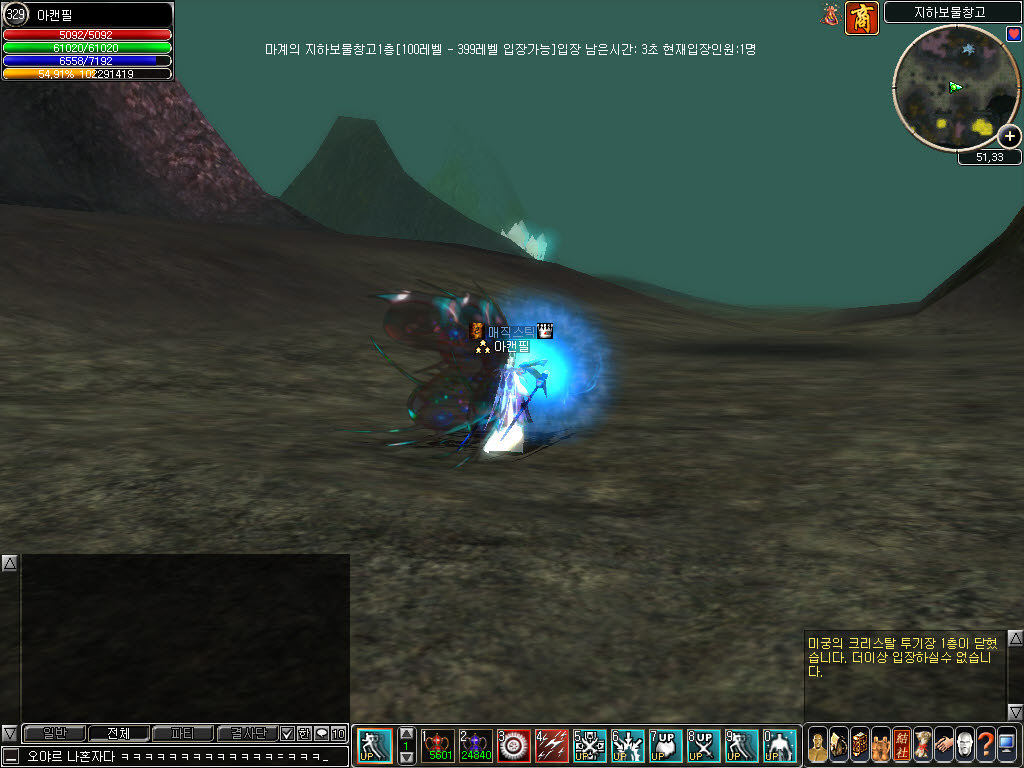Click the chat message input field
The height and width of the screenshot is (768, 1024).
pos(180,757)
